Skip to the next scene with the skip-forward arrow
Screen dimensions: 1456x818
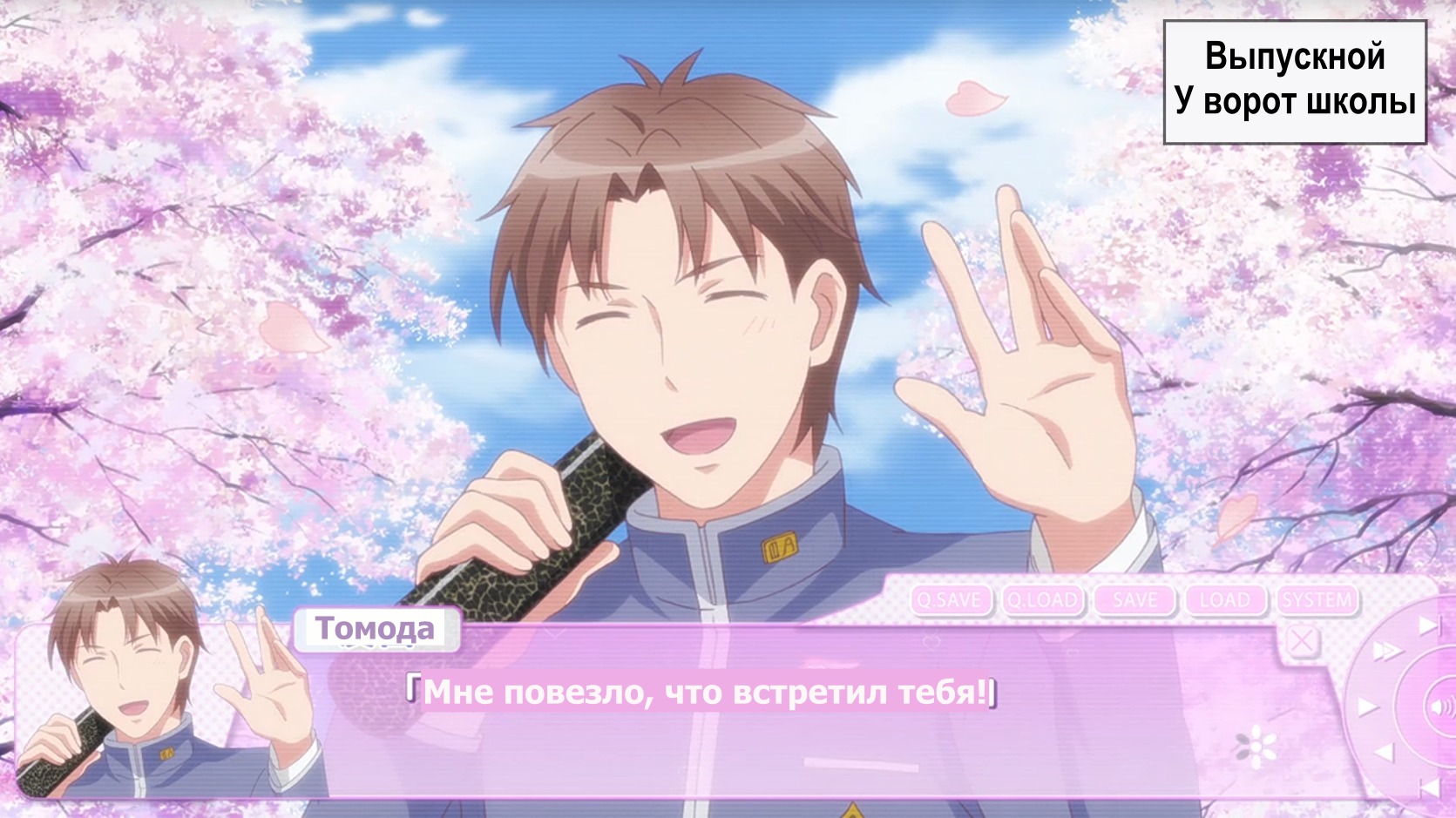tap(1428, 625)
